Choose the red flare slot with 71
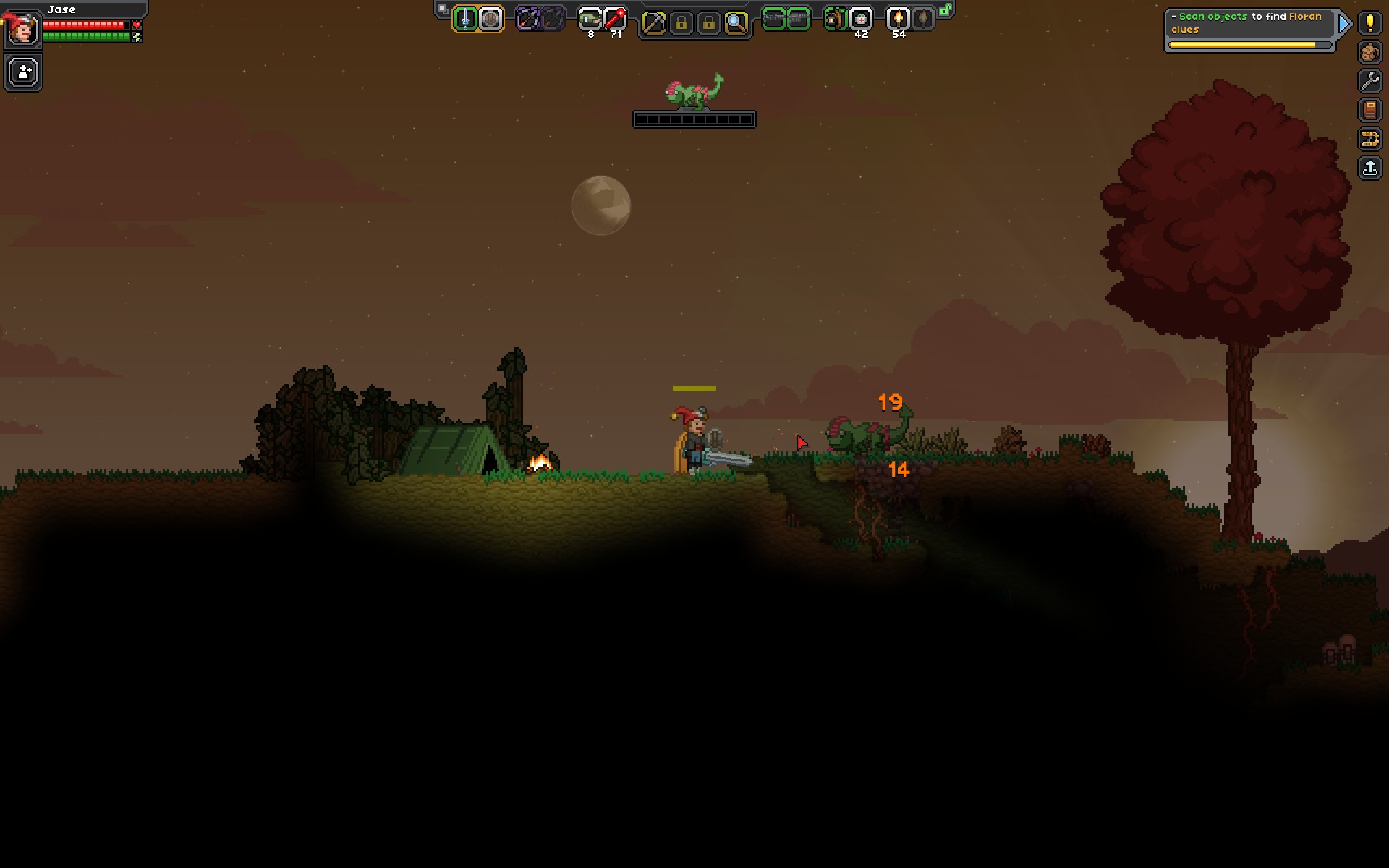Image resolution: width=1389 pixels, height=868 pixels. 615,20
